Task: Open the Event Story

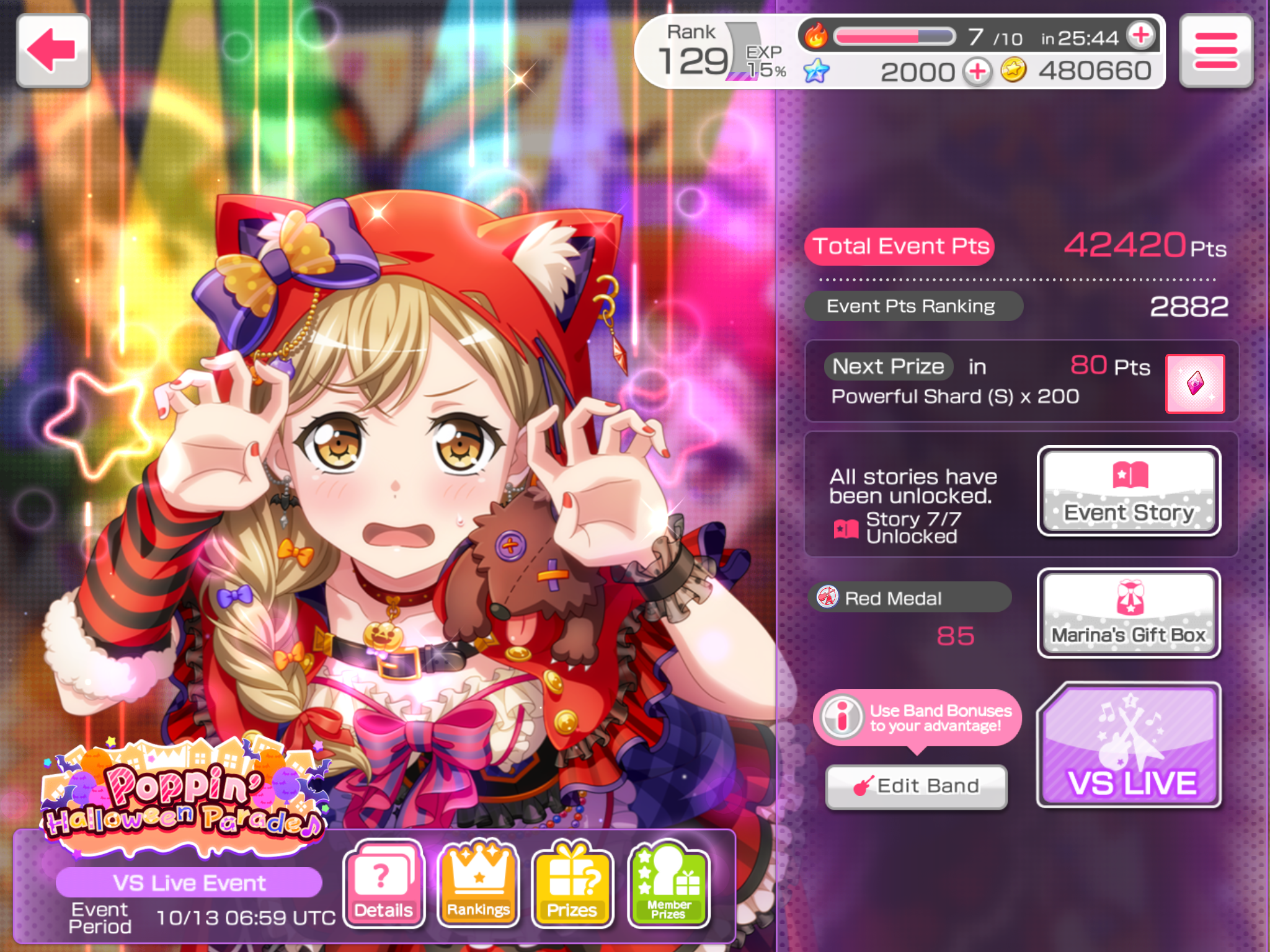Action: click(x=1129, y=491)
